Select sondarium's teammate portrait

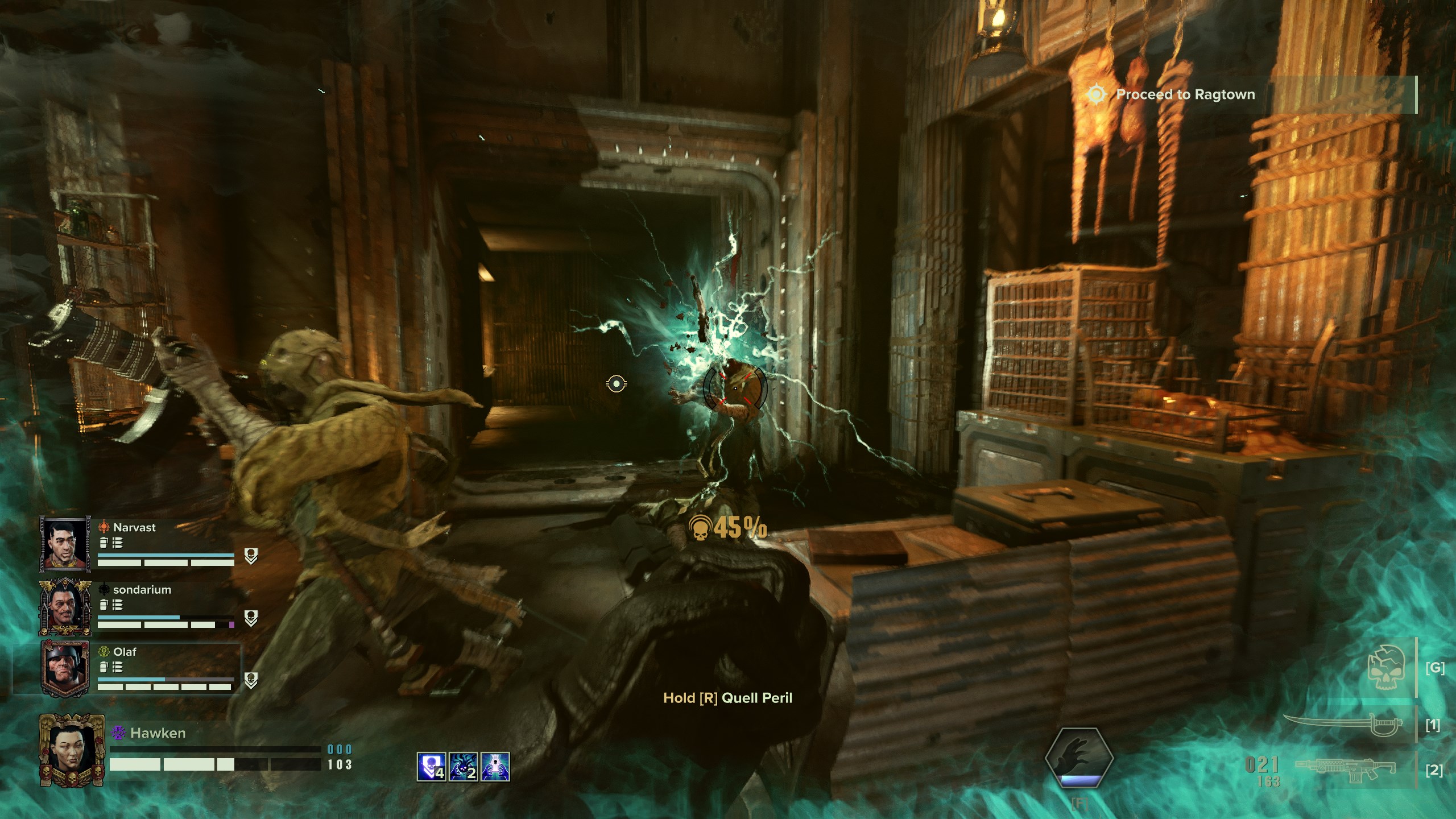[65, 606]
